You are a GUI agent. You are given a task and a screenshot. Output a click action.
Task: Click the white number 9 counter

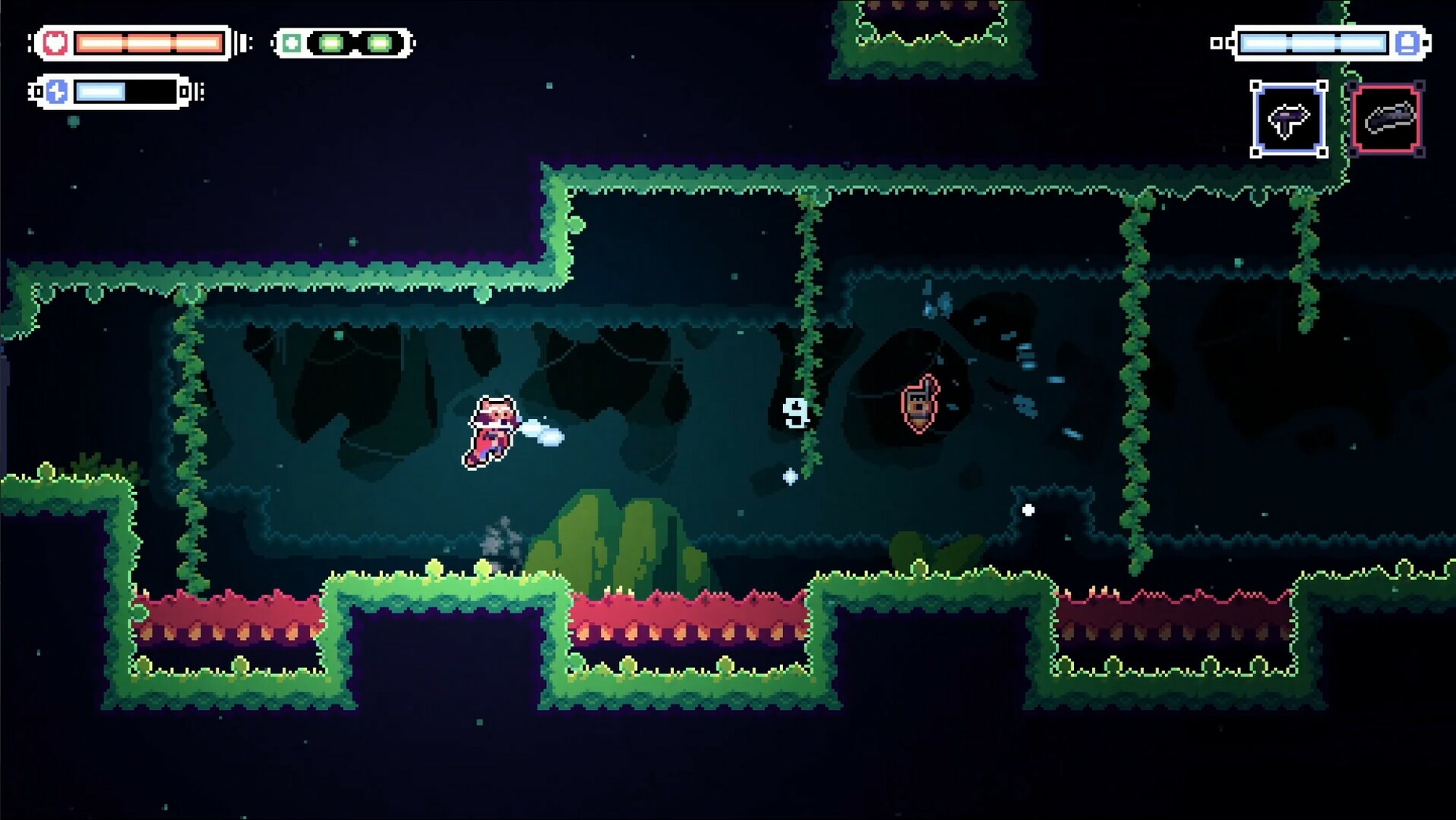pyautogui.click(x=795, y=413)
